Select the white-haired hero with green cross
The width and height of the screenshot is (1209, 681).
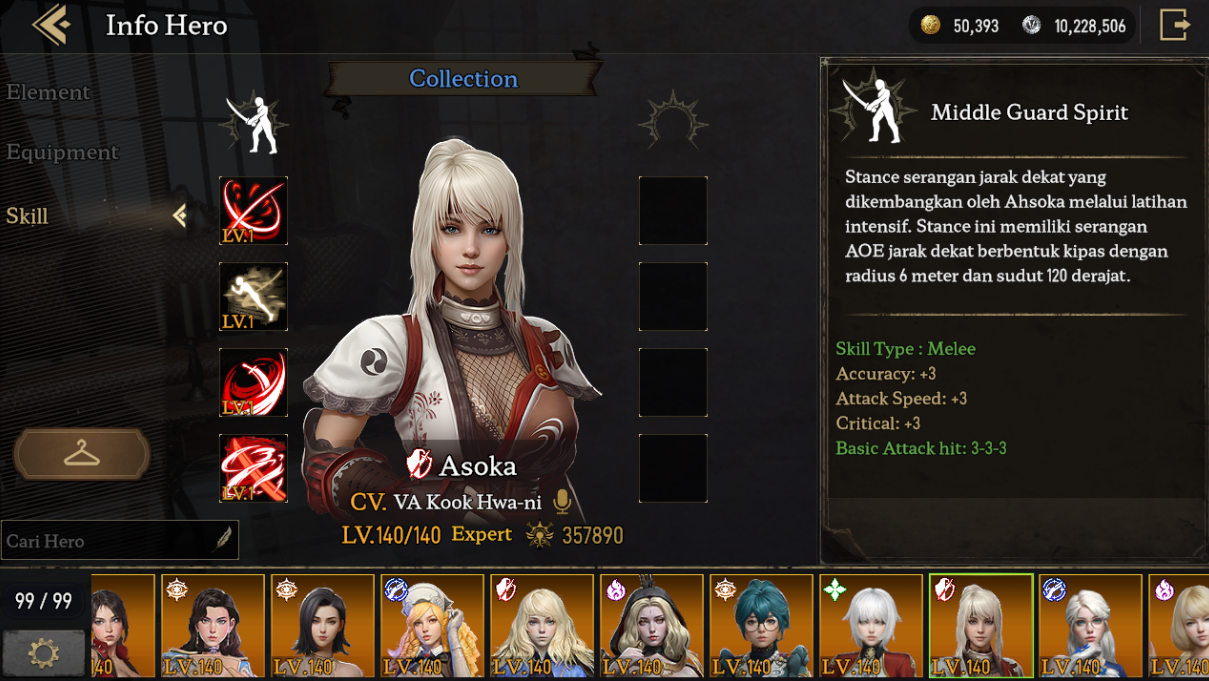coord(871,626)
